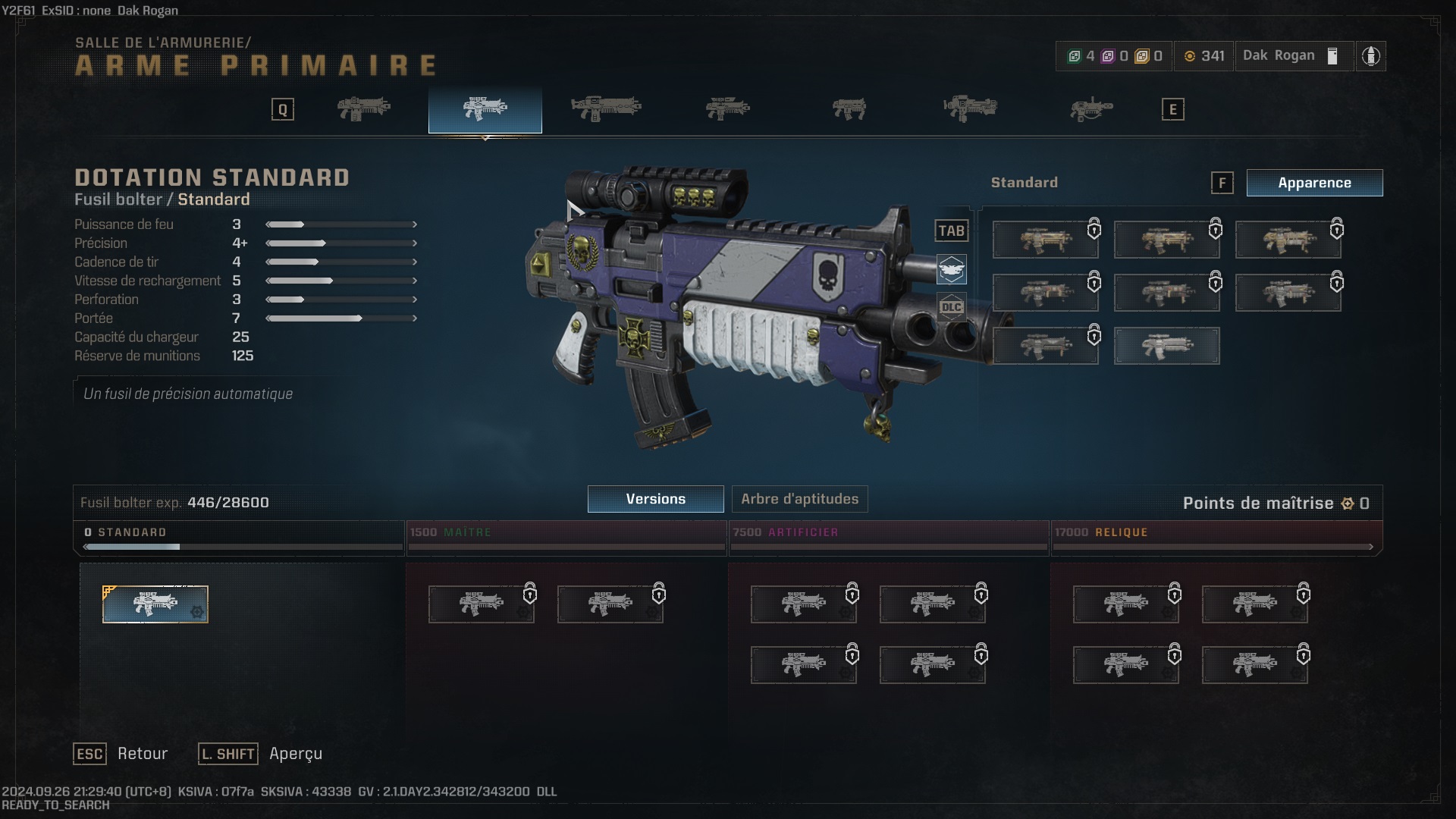Viewport: 1456px width, 819px height.
Task: Click the Standard experience progress bar
Action: pyautogui.click(x=239, y=547)
